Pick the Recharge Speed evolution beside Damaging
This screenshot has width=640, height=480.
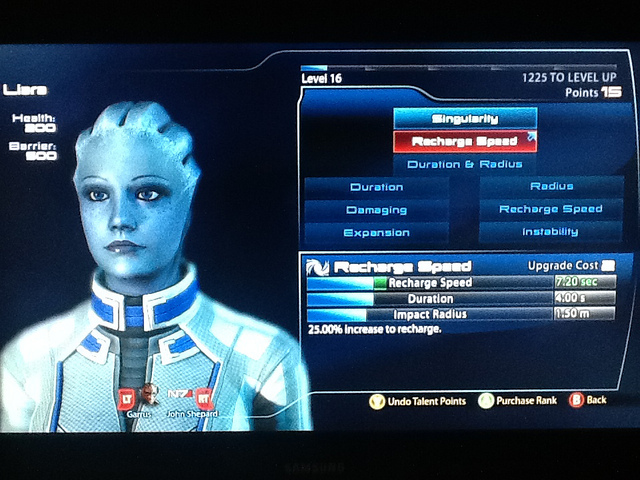point(551,209)
